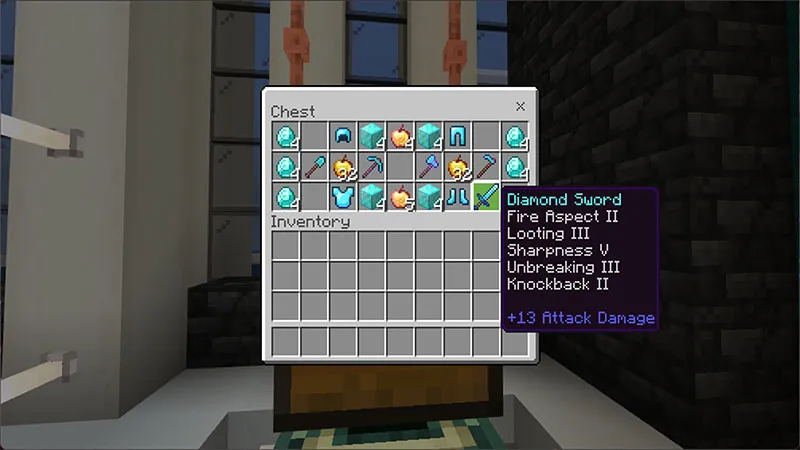Select the diamond pickaxe slot
800x450 pixels.
pyautogui.click(x=372, y=165)
